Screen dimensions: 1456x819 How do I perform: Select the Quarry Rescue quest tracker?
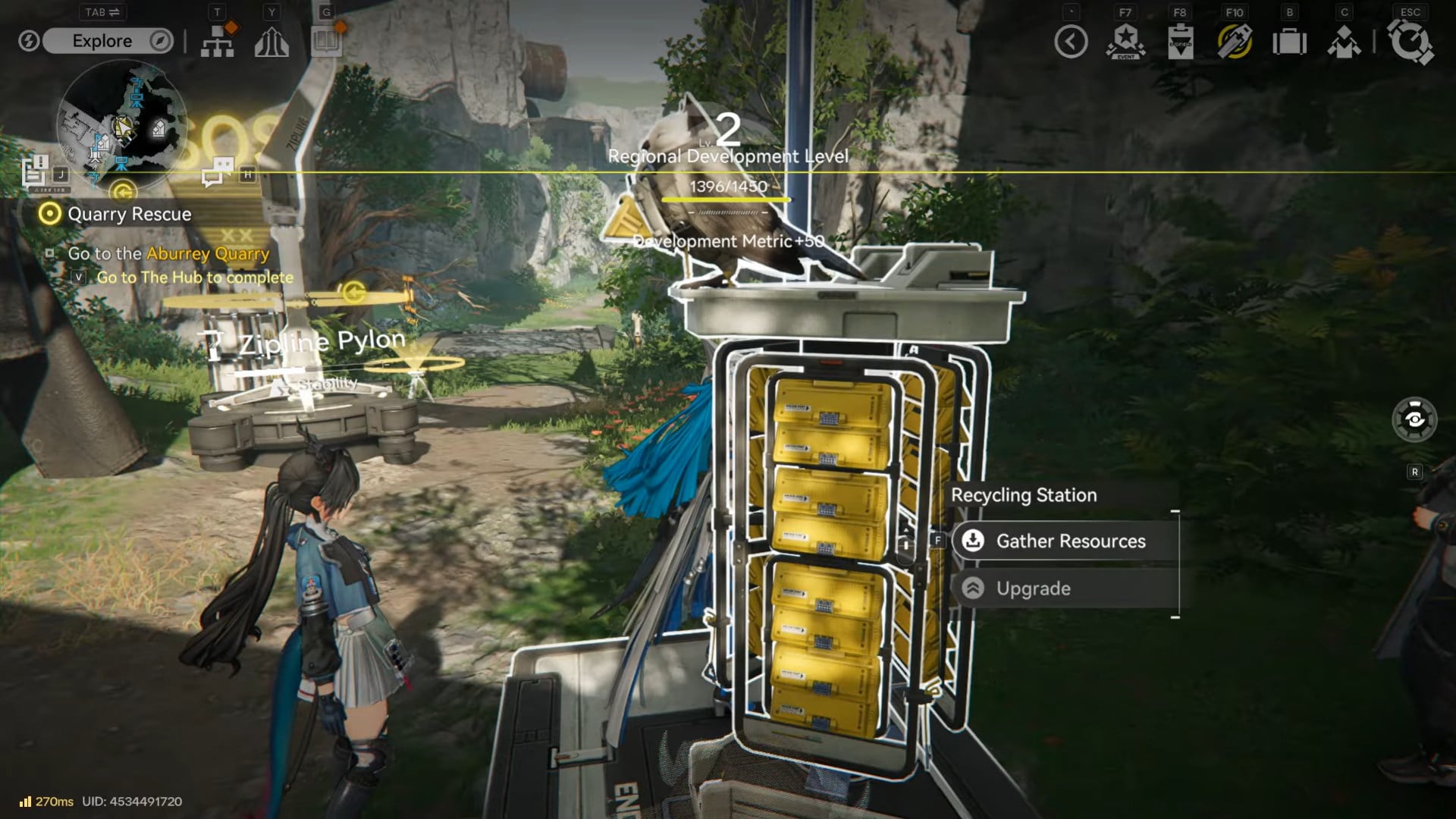129,214
